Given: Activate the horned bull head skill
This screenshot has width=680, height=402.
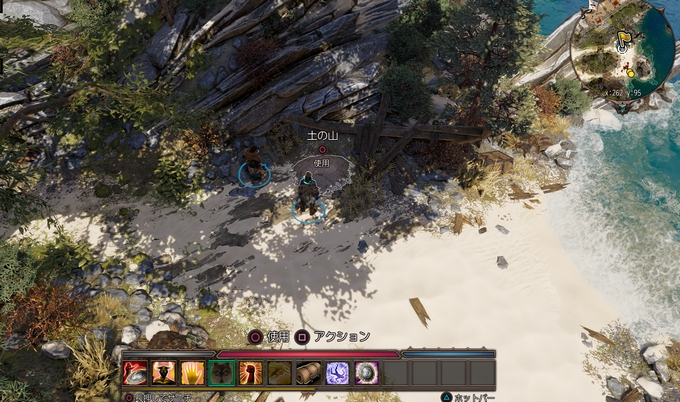Looking at the screenshot, I should [164, 373].
